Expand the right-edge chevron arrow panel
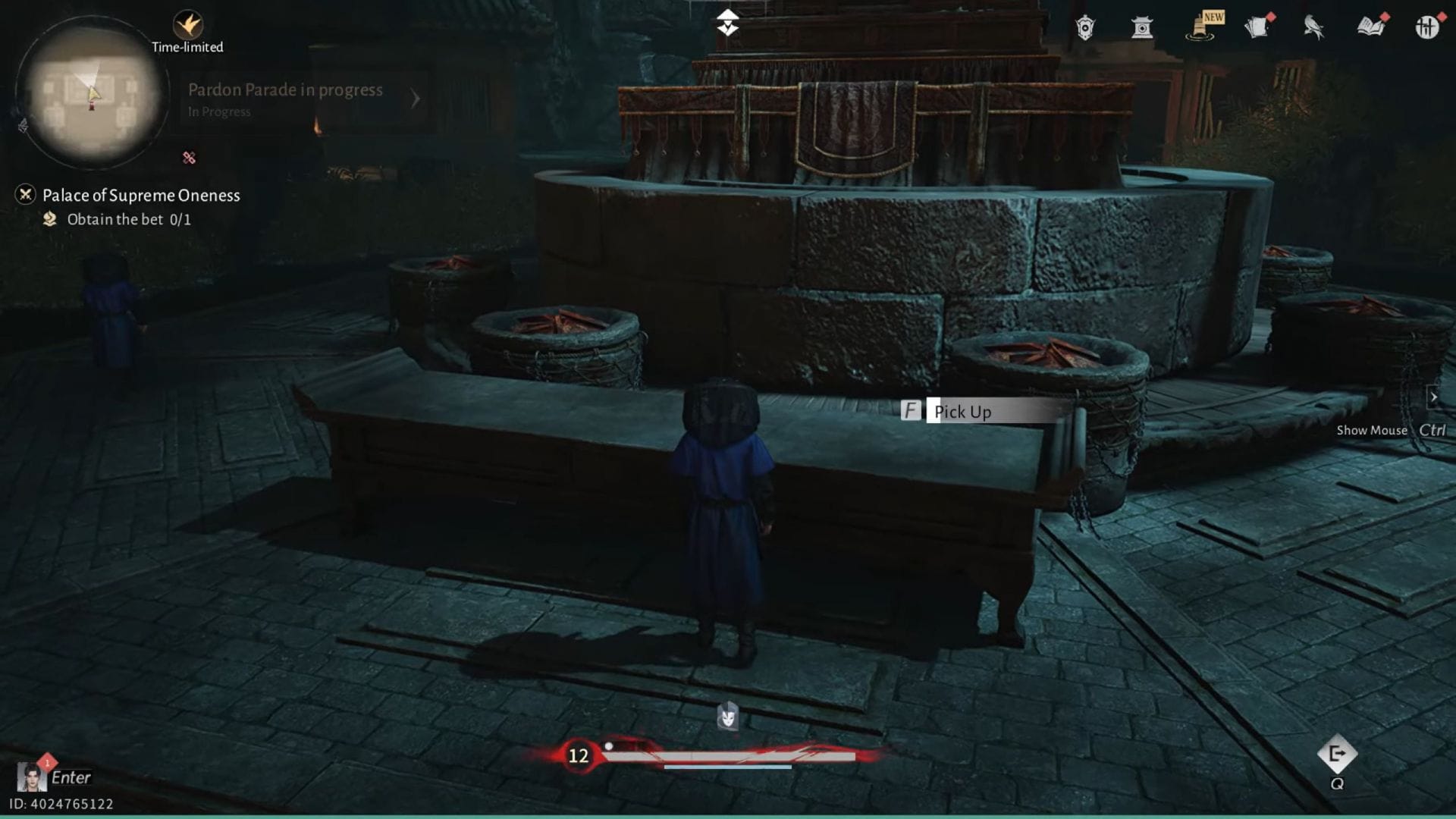 pyautogui.click(x=1436, y=397)
